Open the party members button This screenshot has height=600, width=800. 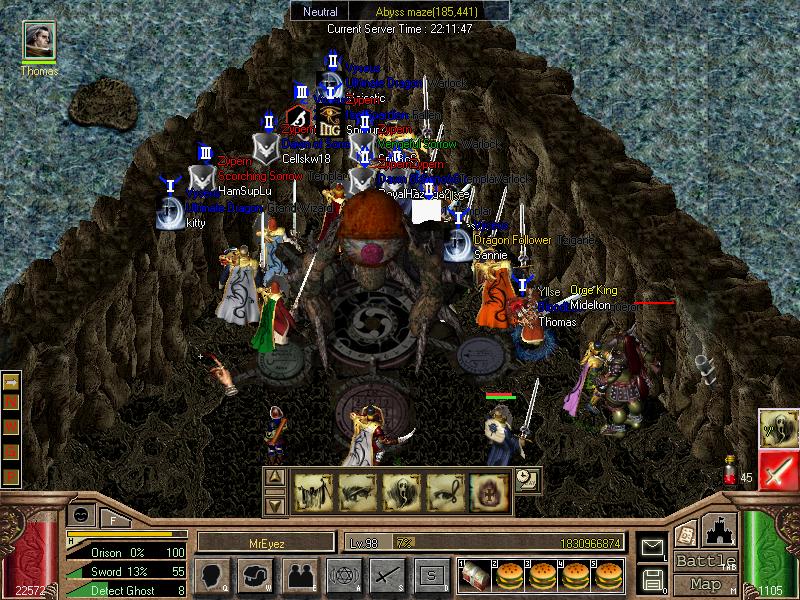coord(299,574)
